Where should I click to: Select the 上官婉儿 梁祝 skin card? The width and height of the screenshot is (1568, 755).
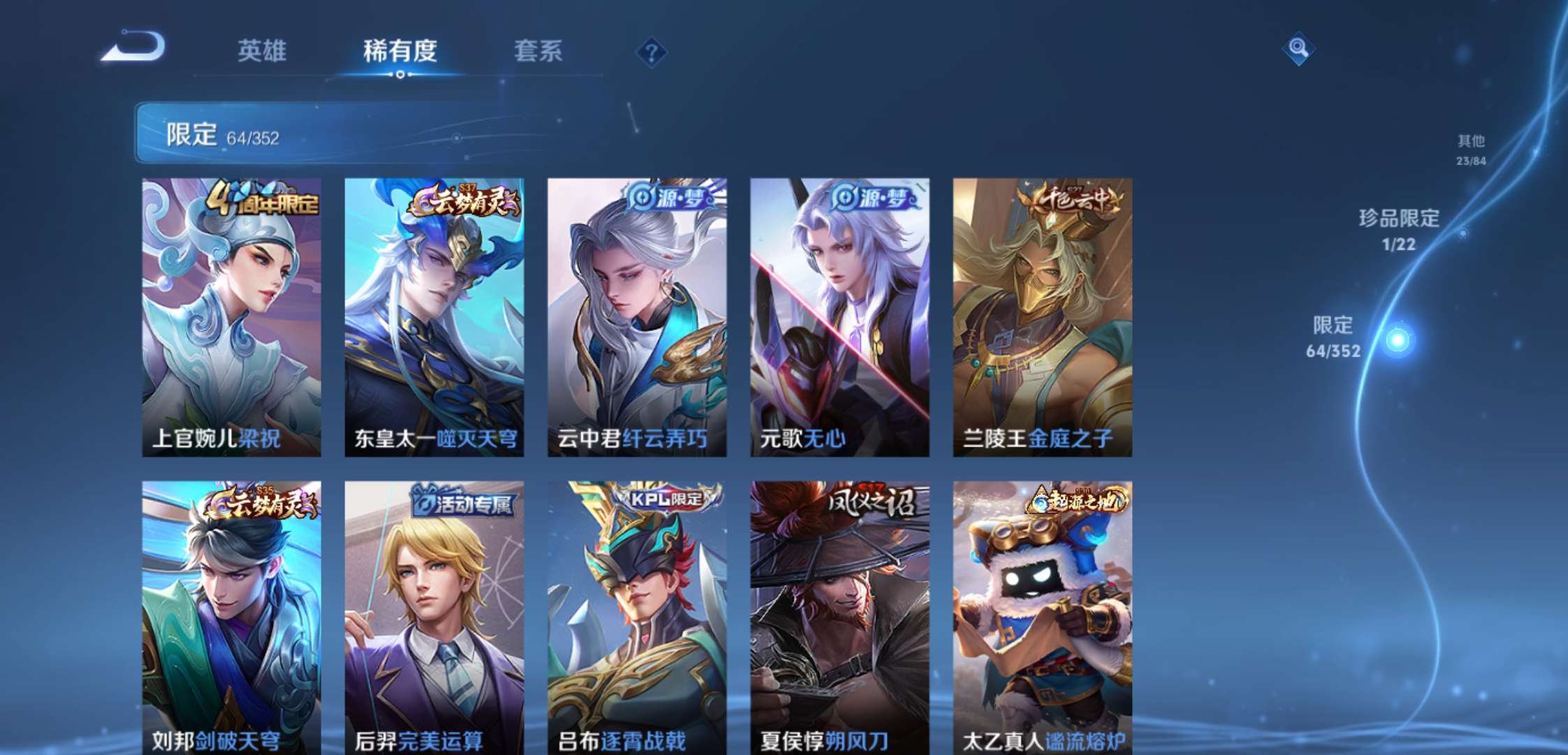coord(231,317)
